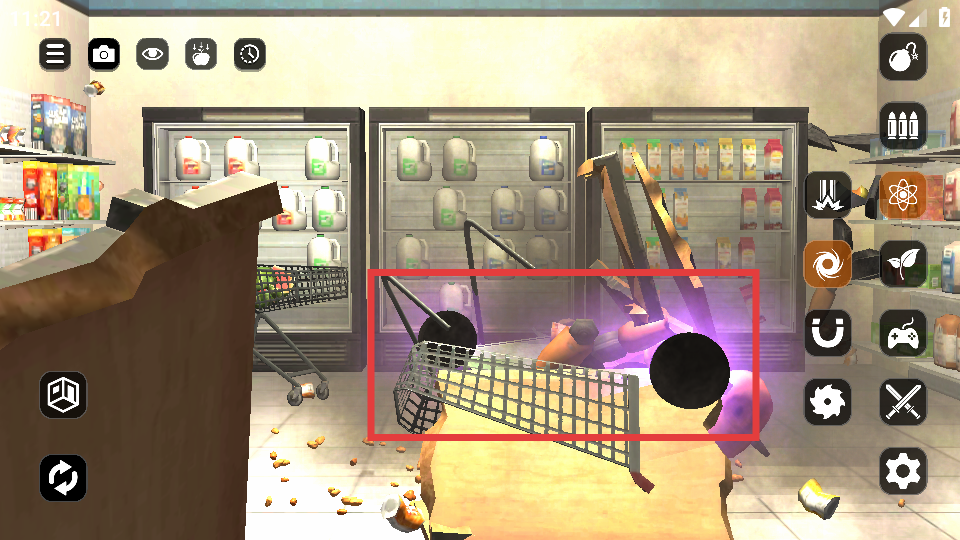Viewport: 960px width, 540px height.
Task: Choose the bullets ammo tool
Action: [x=903, y=126]
